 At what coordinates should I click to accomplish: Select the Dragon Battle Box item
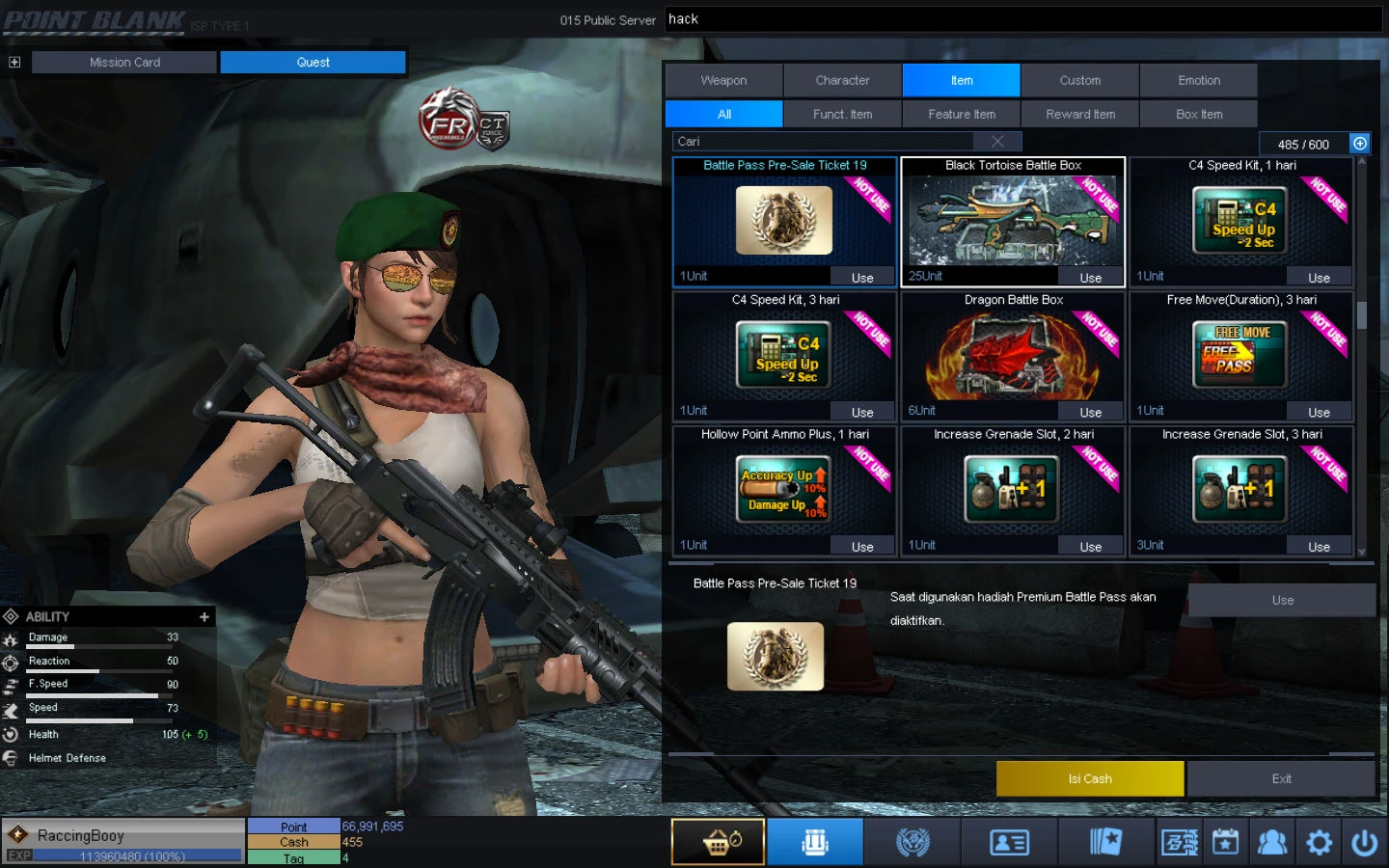coord(1013,356)
